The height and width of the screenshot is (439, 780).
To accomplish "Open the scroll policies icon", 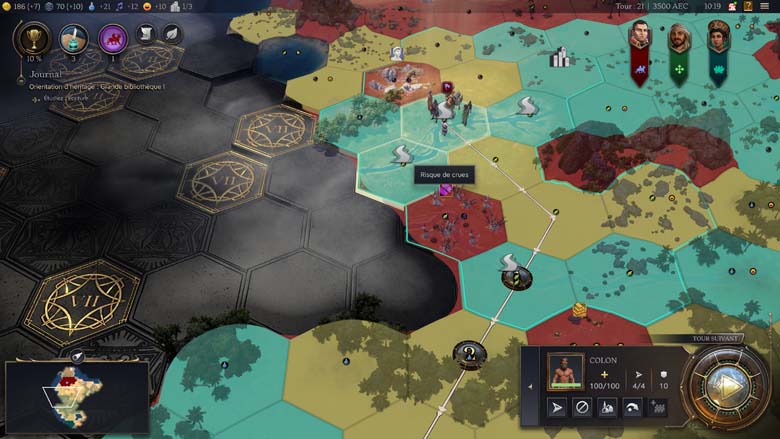I will coord(145,34).
